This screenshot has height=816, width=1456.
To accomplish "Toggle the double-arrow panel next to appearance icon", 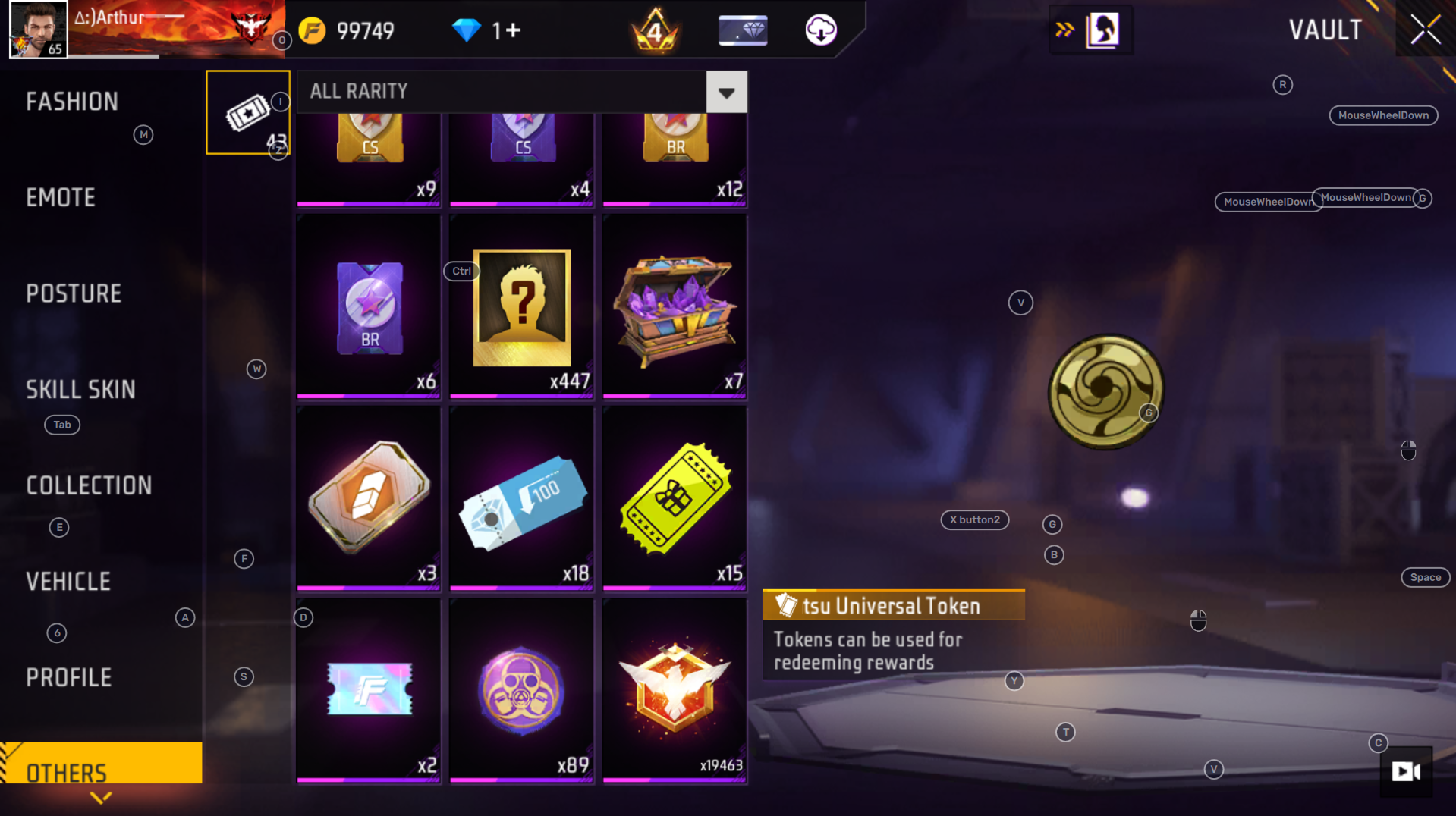I will tap(1065, 30).
